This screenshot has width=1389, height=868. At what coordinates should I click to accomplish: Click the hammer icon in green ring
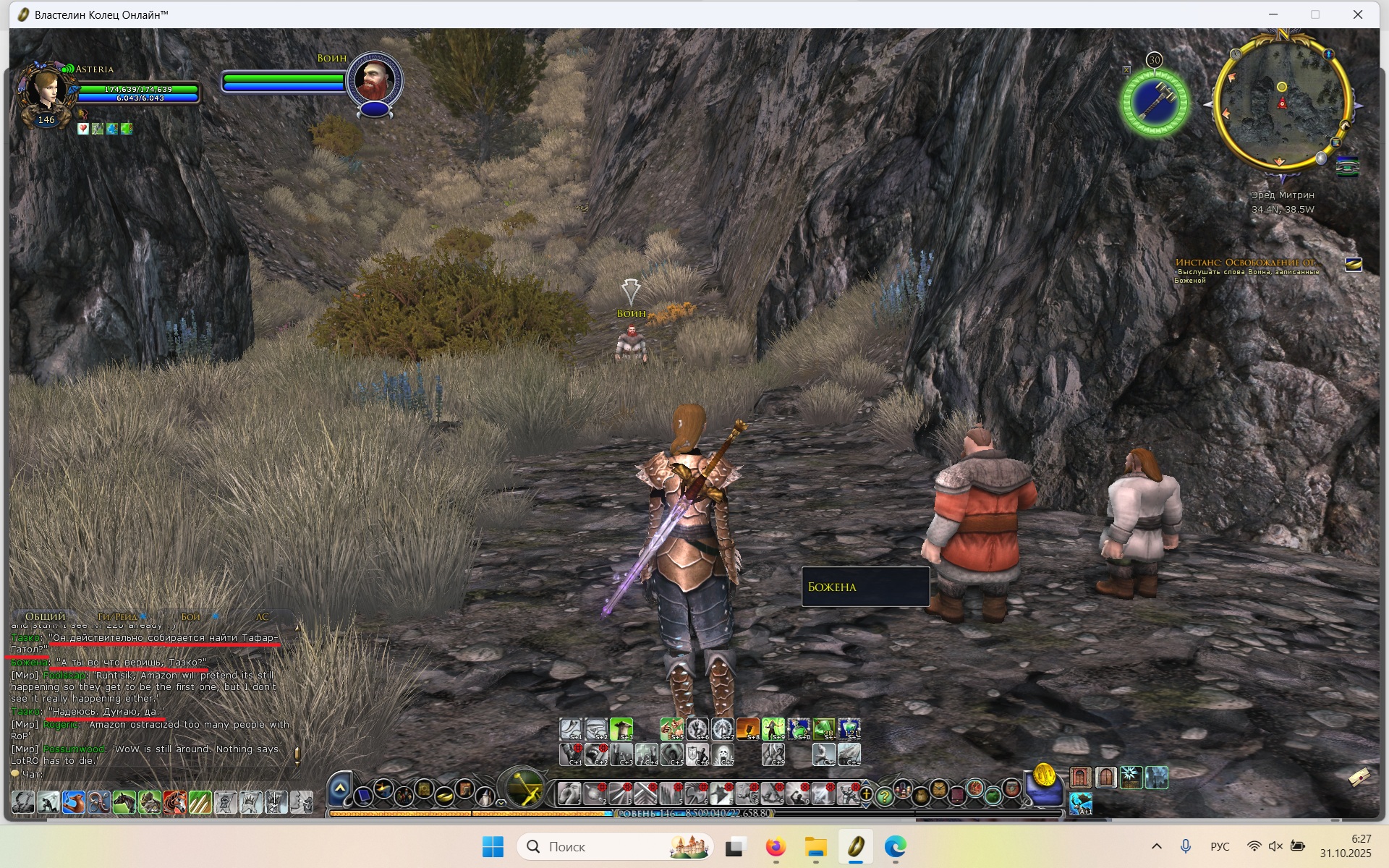pyautogui.click(x=1155, y=102)
